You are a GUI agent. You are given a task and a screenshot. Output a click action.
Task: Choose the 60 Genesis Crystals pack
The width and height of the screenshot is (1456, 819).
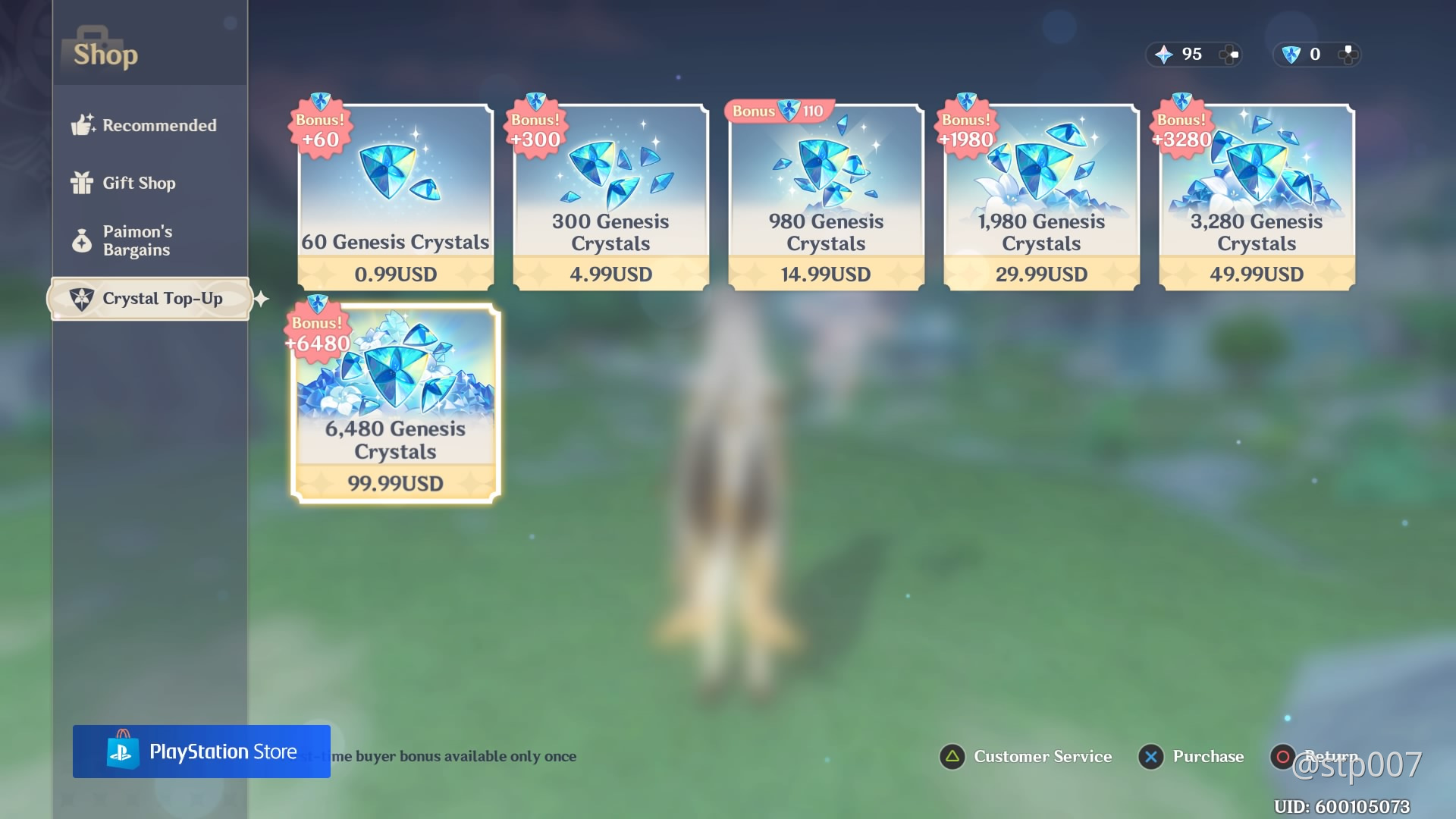[395, 197]
